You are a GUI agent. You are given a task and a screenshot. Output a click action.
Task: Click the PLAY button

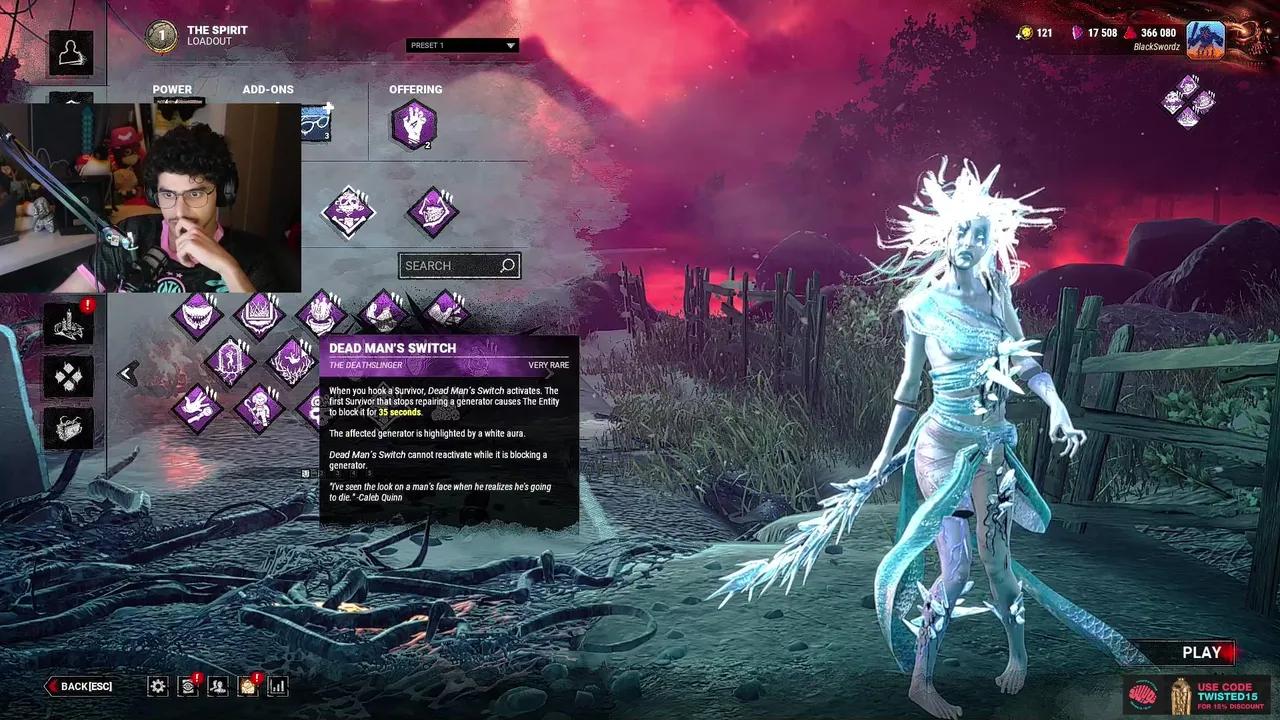[x=1200, y=652]
